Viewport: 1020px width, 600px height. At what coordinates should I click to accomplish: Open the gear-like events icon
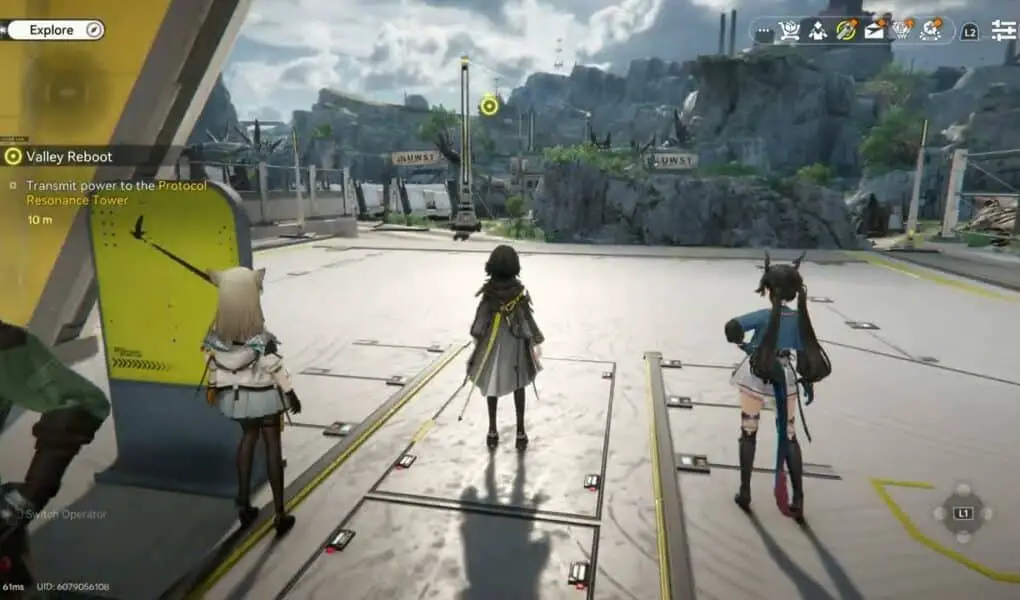pyautogui.click(x=930, y=31)
